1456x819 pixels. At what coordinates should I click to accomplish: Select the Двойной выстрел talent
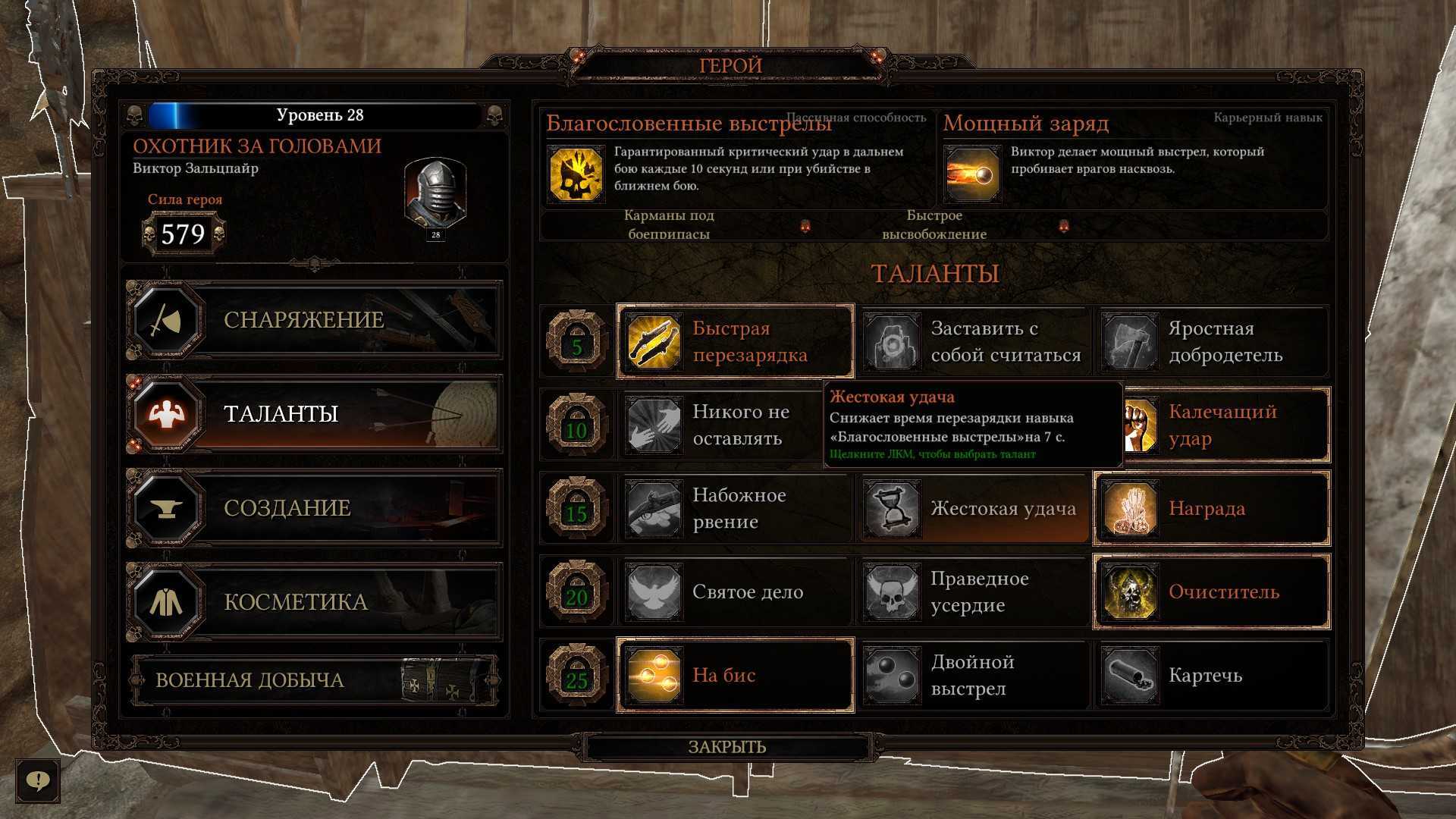[973, 676]
